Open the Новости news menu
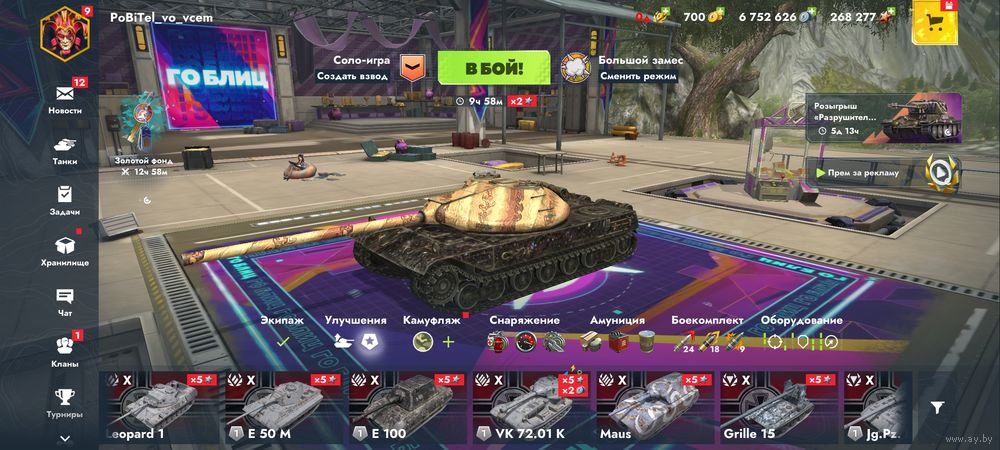 (65, 95)
